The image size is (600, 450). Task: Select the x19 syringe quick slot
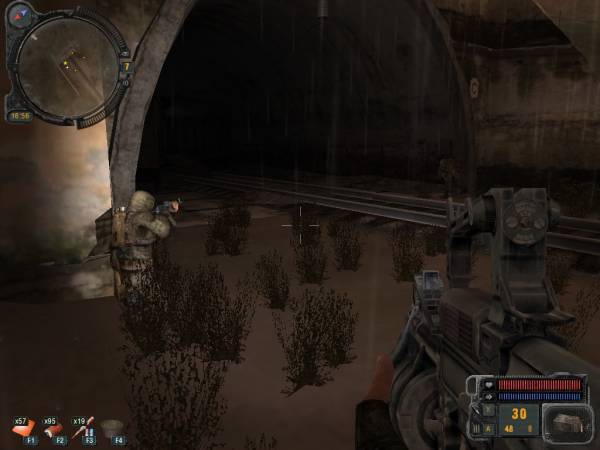click(86, 428)
